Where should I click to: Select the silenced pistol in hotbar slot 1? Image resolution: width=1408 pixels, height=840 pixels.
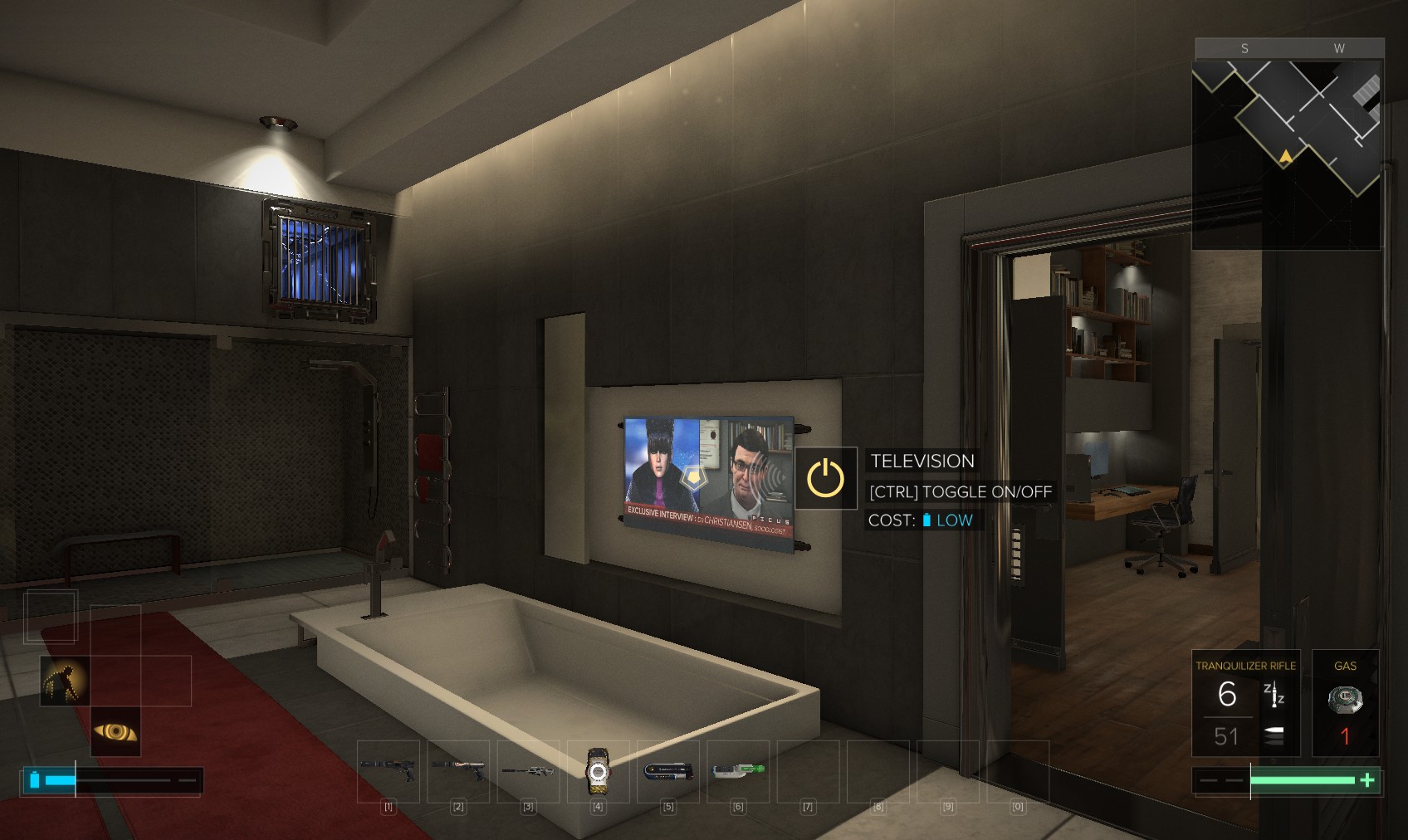point(388,771)
